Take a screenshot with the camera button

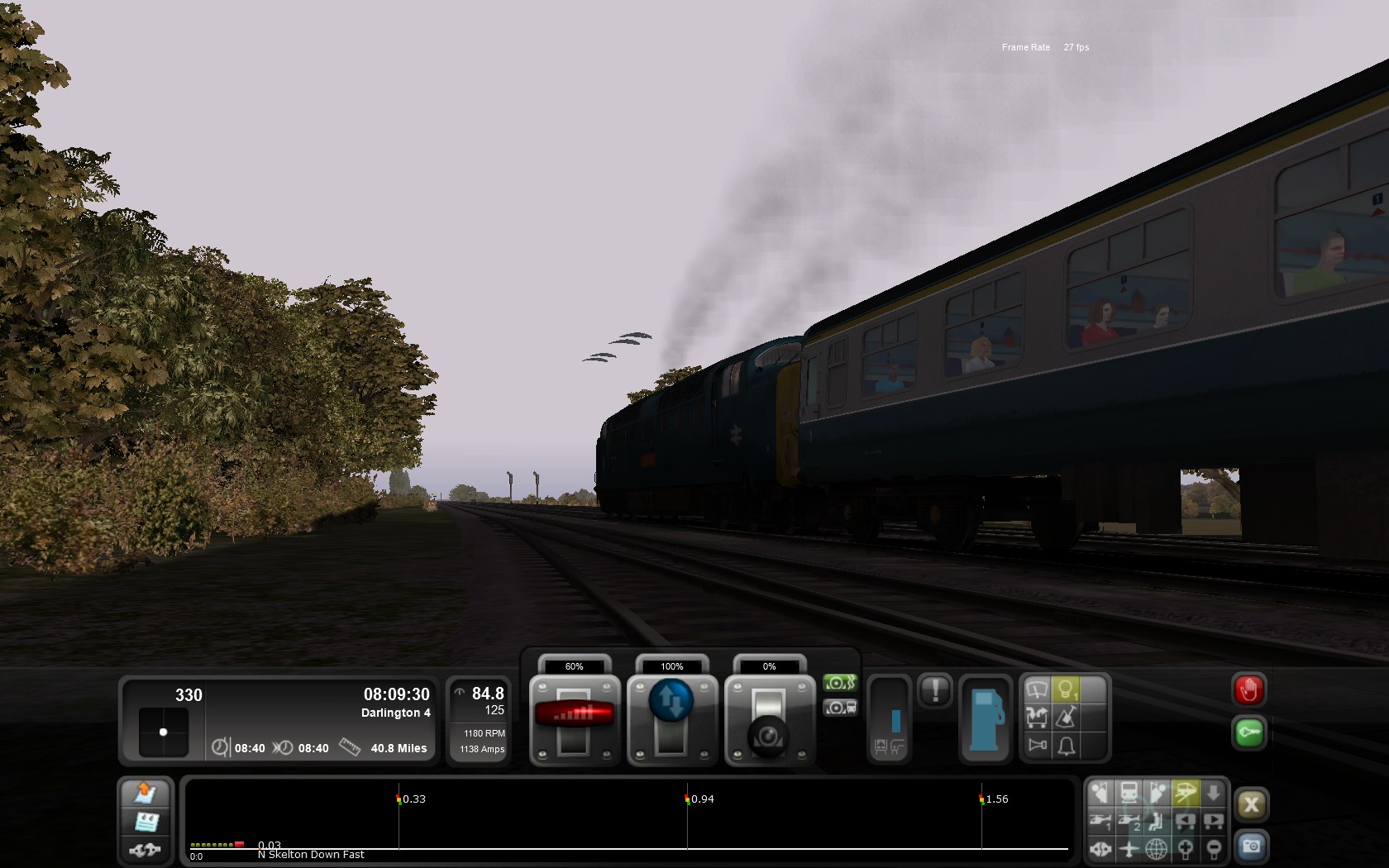(x=1251, y=847)
